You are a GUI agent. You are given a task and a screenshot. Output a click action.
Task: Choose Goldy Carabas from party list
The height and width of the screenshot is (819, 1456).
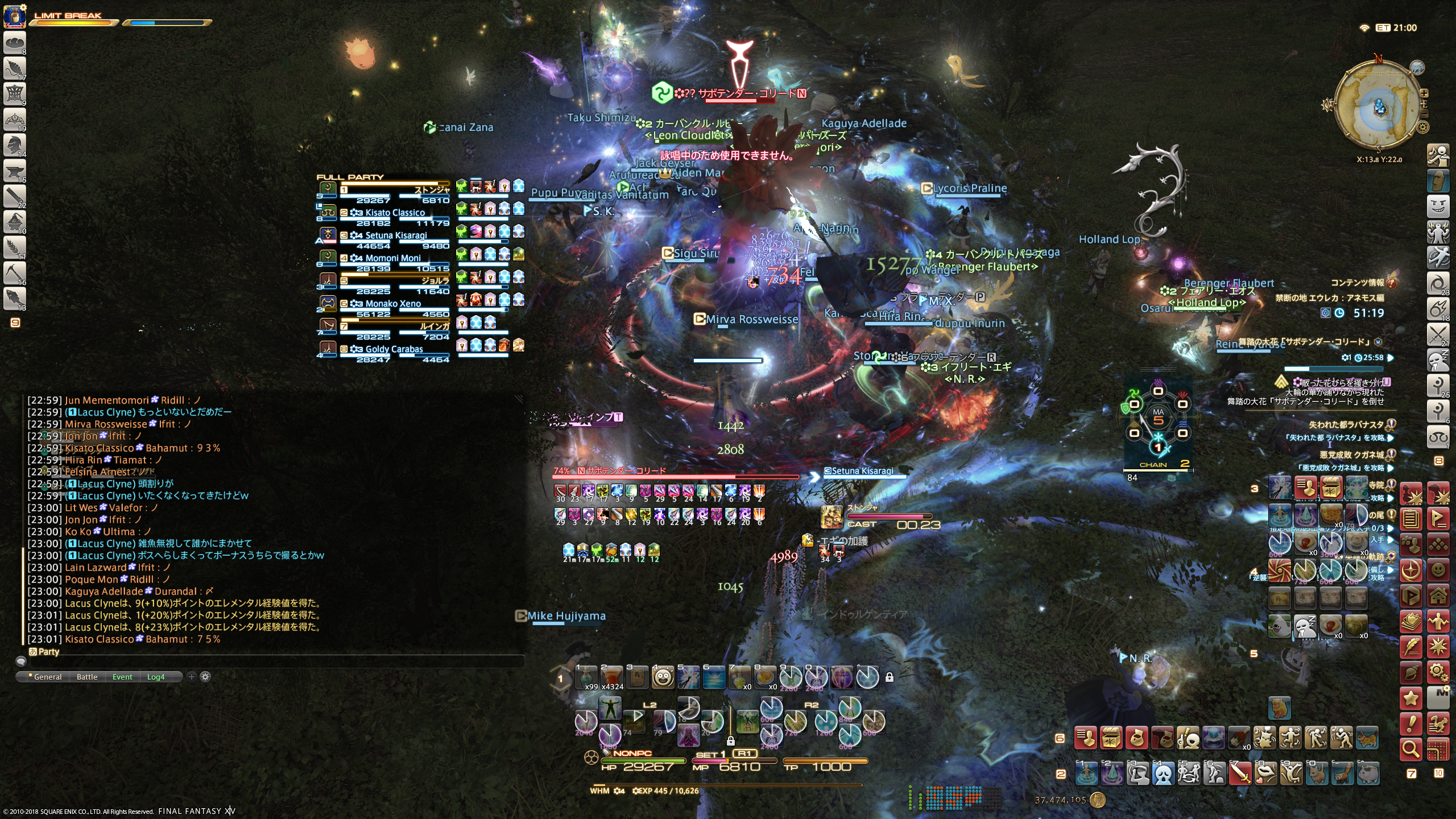coord(394,349)
